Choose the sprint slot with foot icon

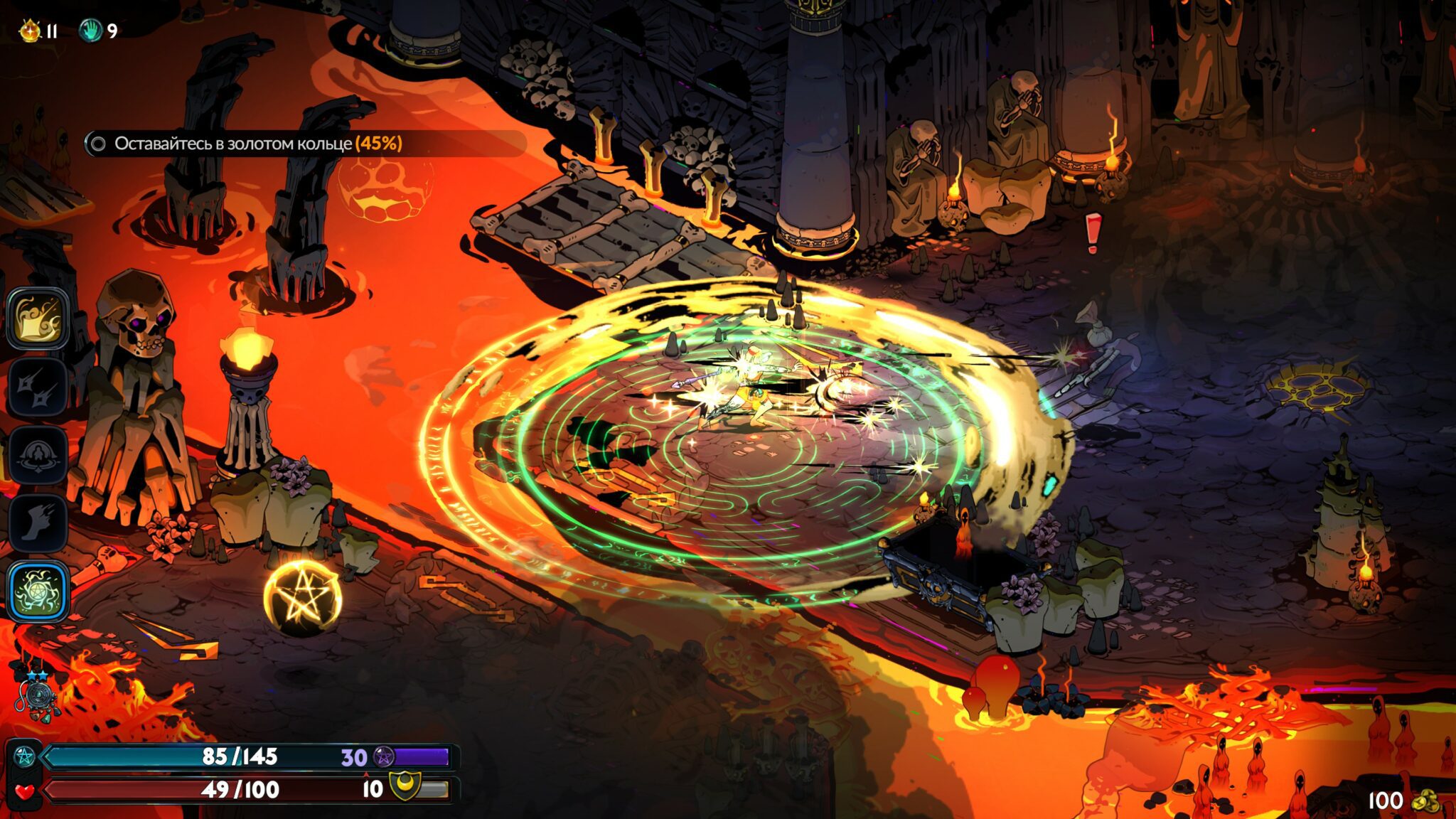coord(38,523)
